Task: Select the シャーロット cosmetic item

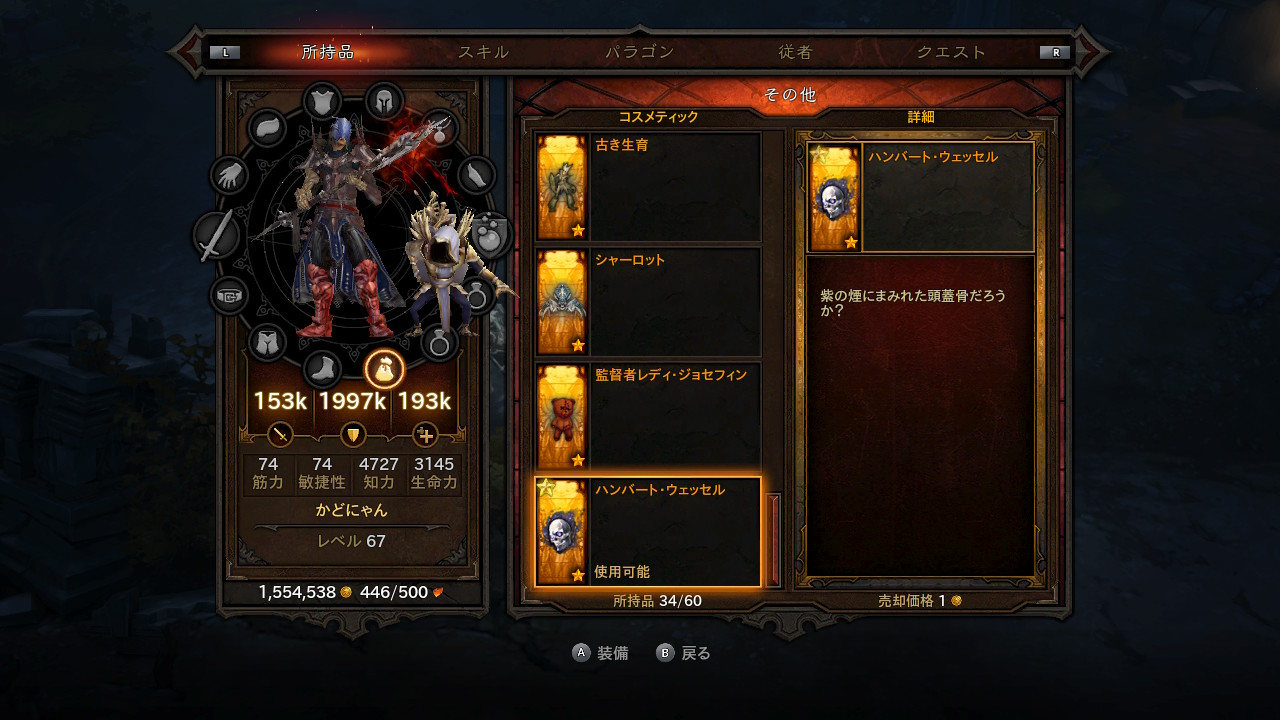Action: click(x=645, y=300)
